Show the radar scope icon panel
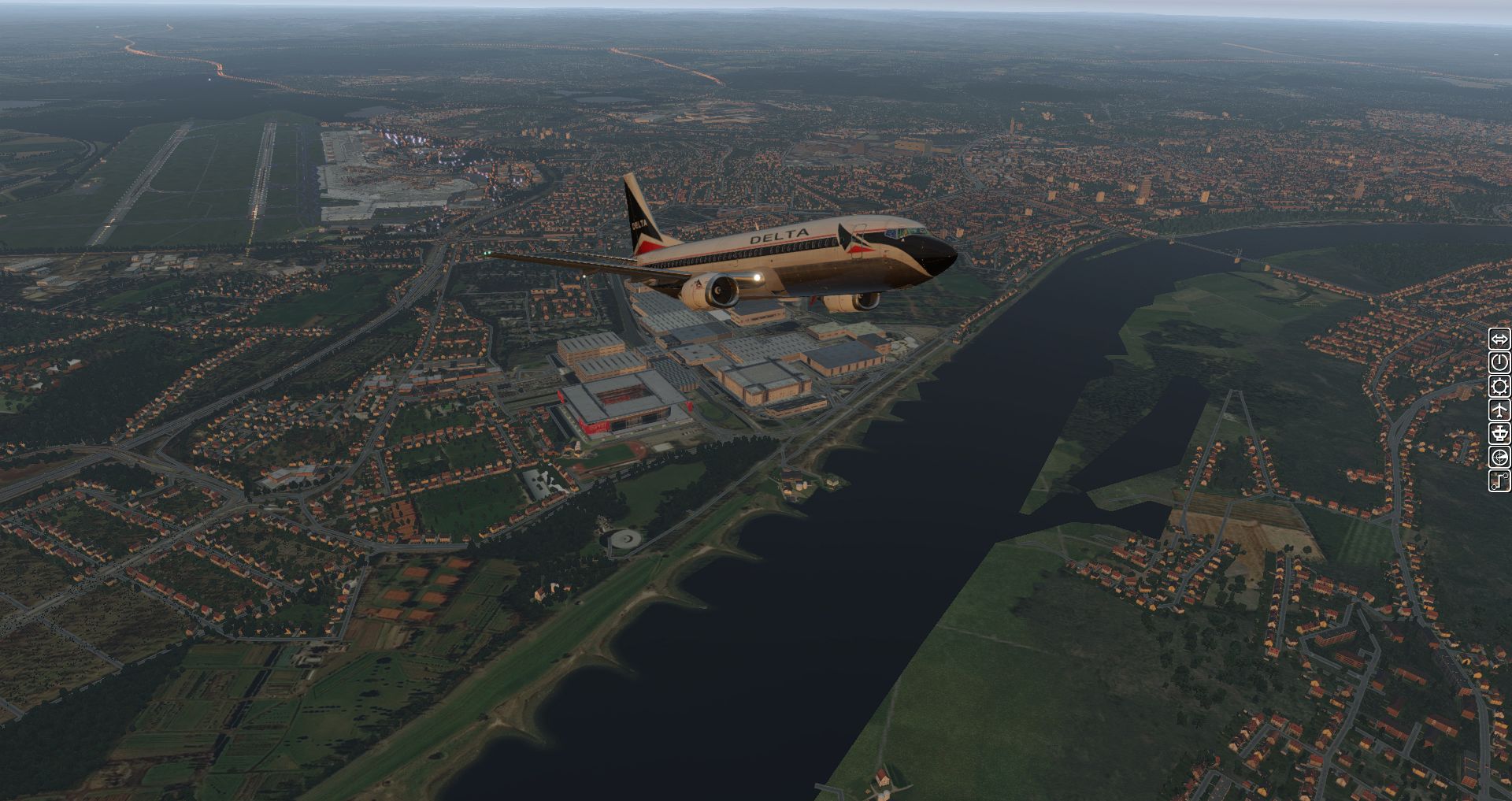Screen dimensions: 1512x801 (x=1499, y=458)
